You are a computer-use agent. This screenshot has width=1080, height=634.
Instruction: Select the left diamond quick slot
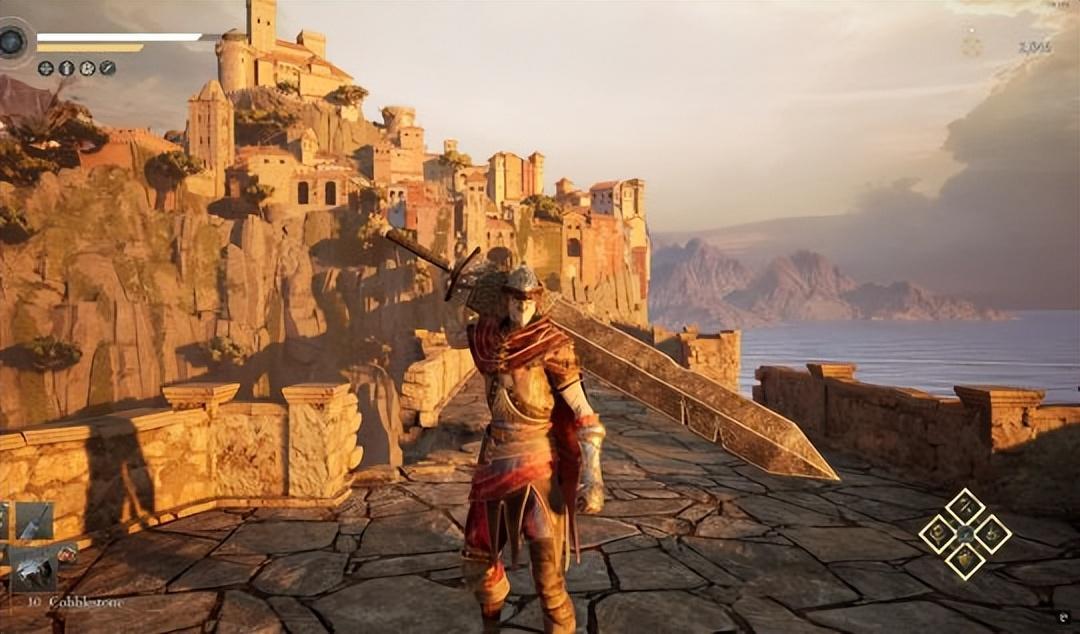click(x=938, y=533)
